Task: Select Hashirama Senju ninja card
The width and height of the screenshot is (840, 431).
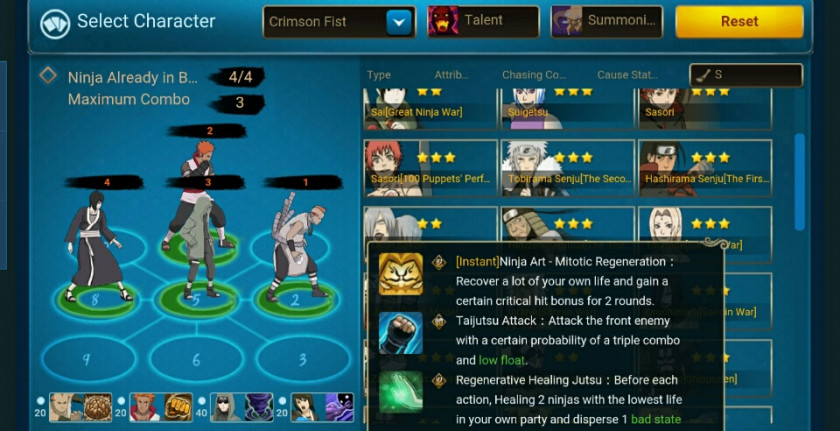Action: [x=704, y=167]
